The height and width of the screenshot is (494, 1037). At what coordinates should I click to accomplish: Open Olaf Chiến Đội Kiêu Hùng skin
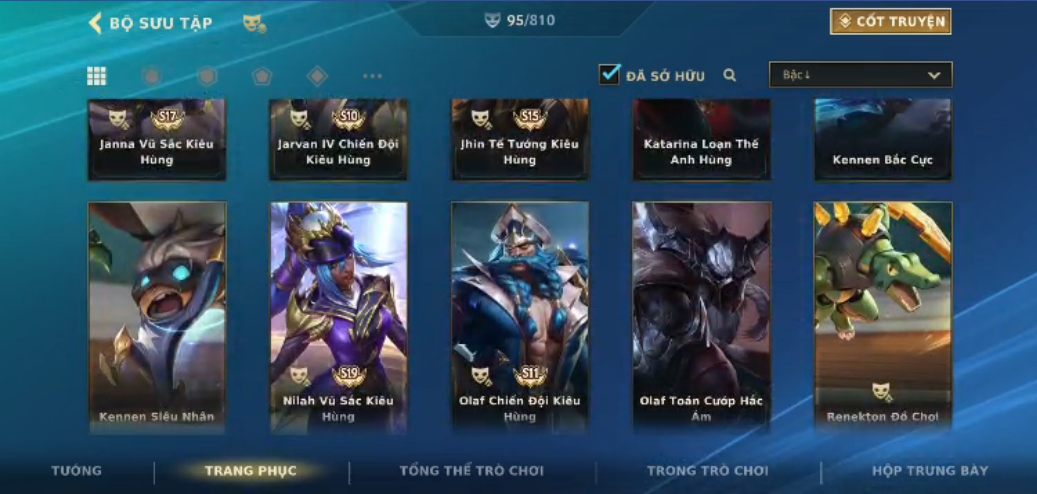[x=520, y=317]
